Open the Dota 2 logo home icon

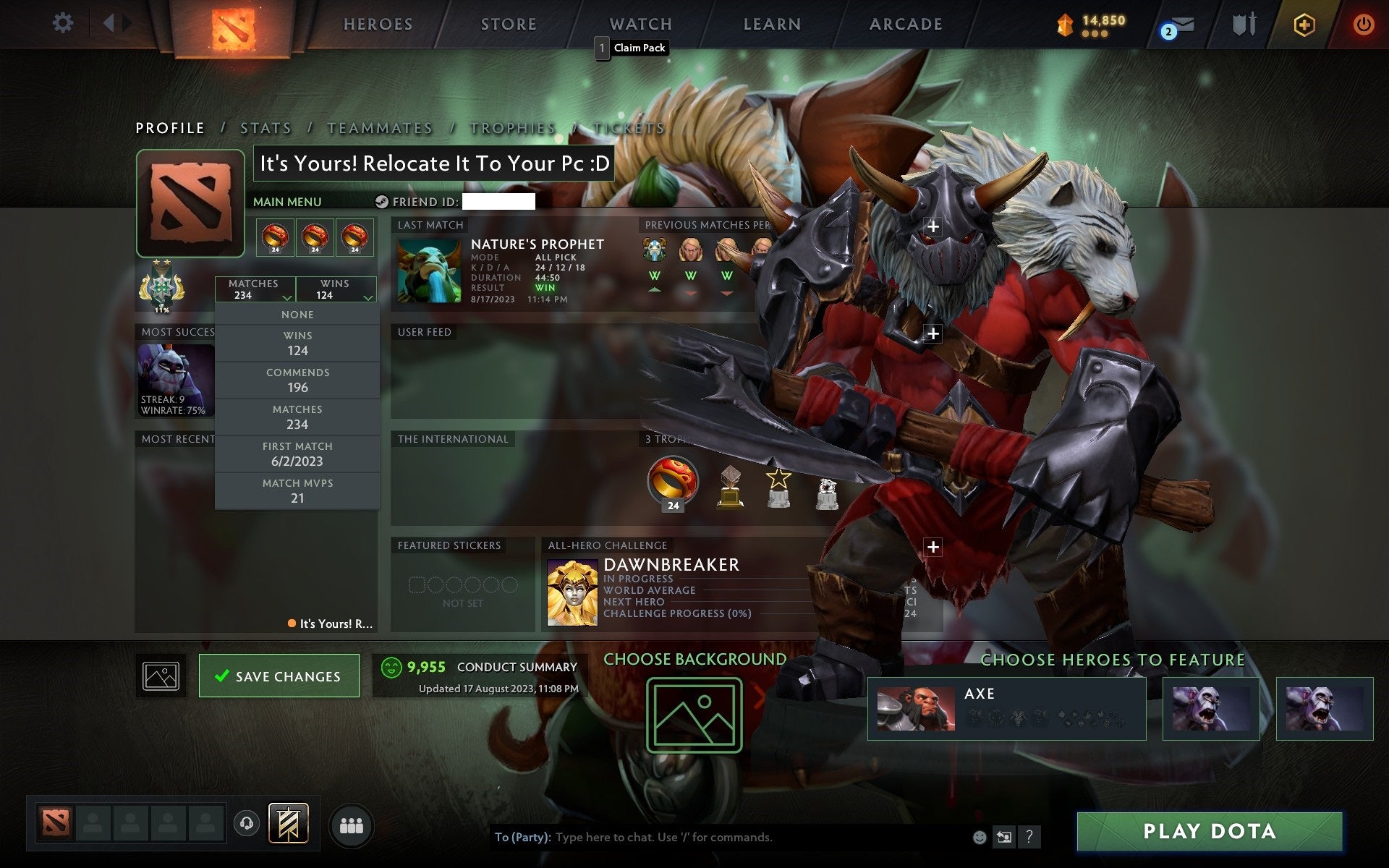233,24
